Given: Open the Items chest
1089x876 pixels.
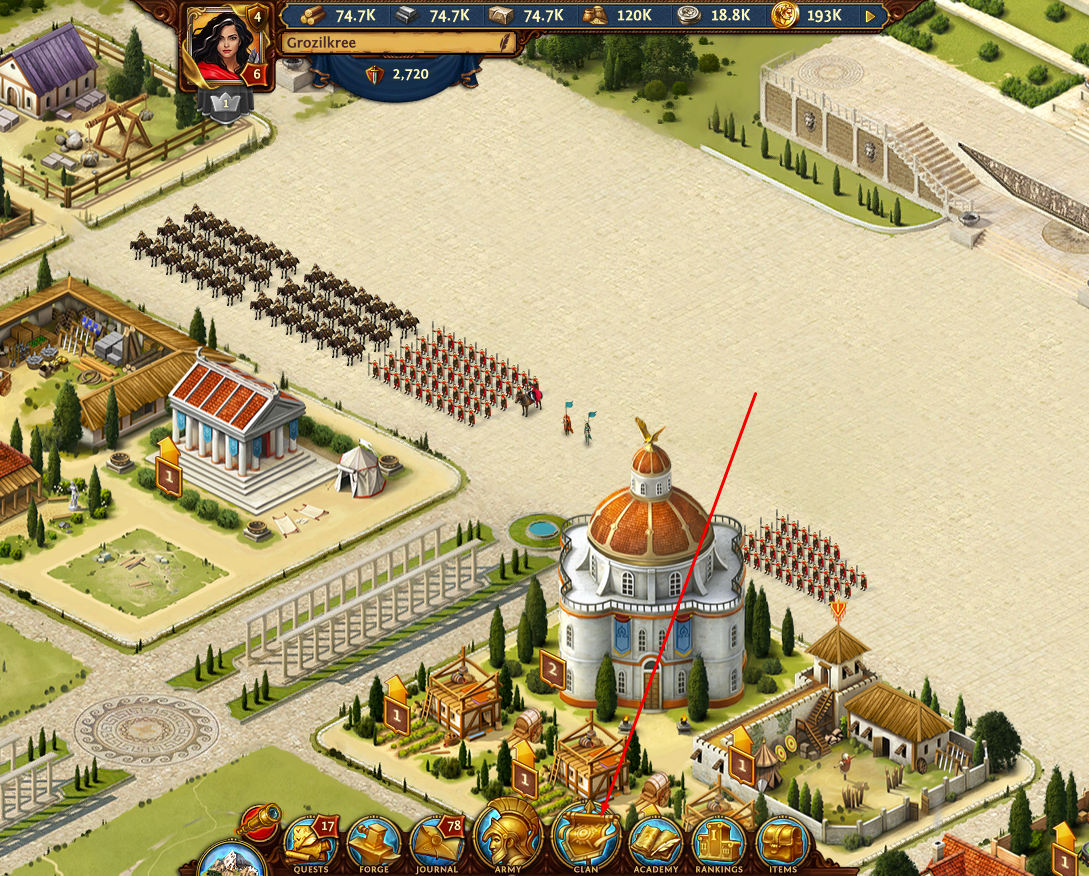Looking at the screenshot, I should pyautogui.click(x=782, y=842).
